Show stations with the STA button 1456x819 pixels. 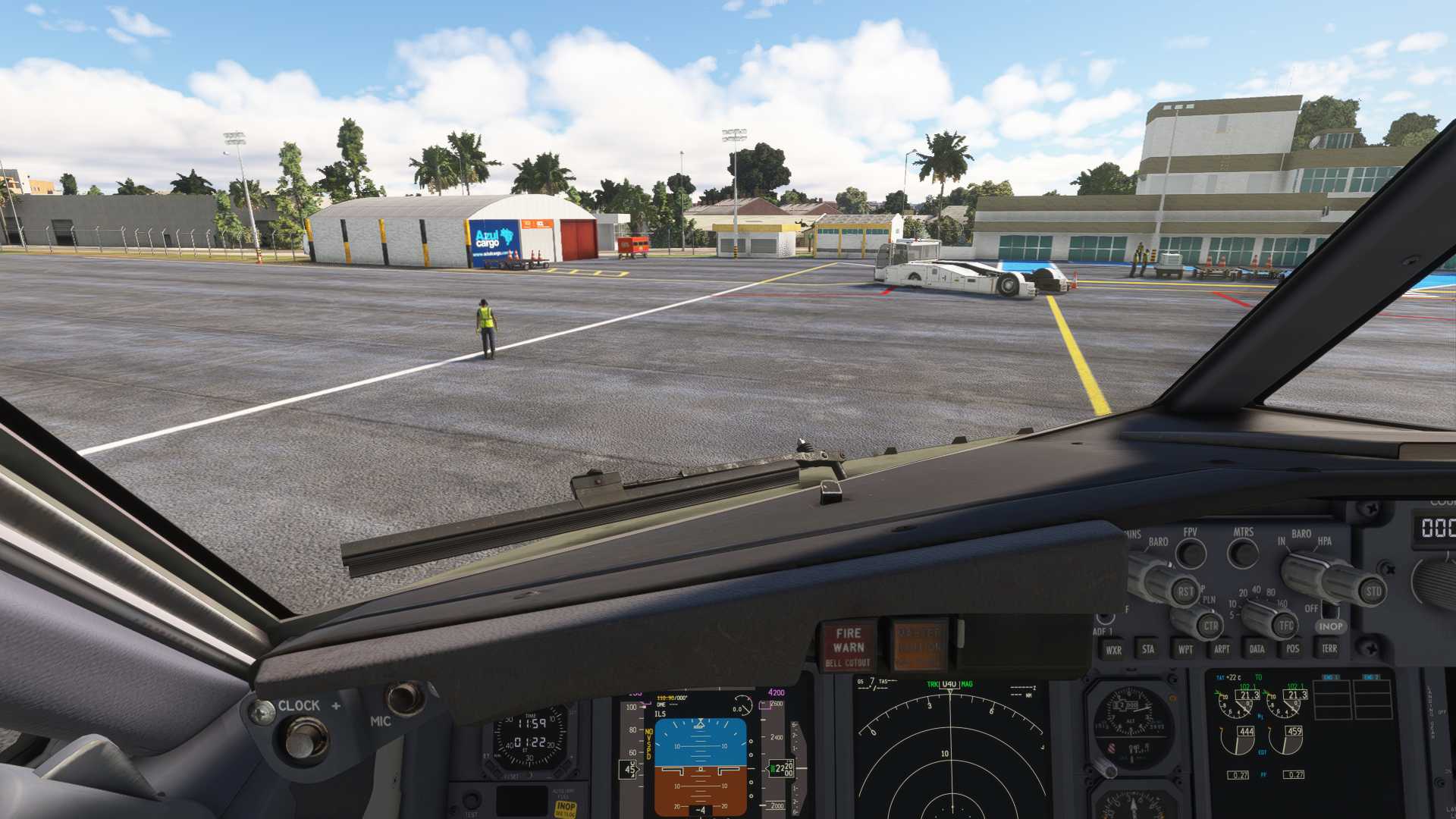(1148, 649)
